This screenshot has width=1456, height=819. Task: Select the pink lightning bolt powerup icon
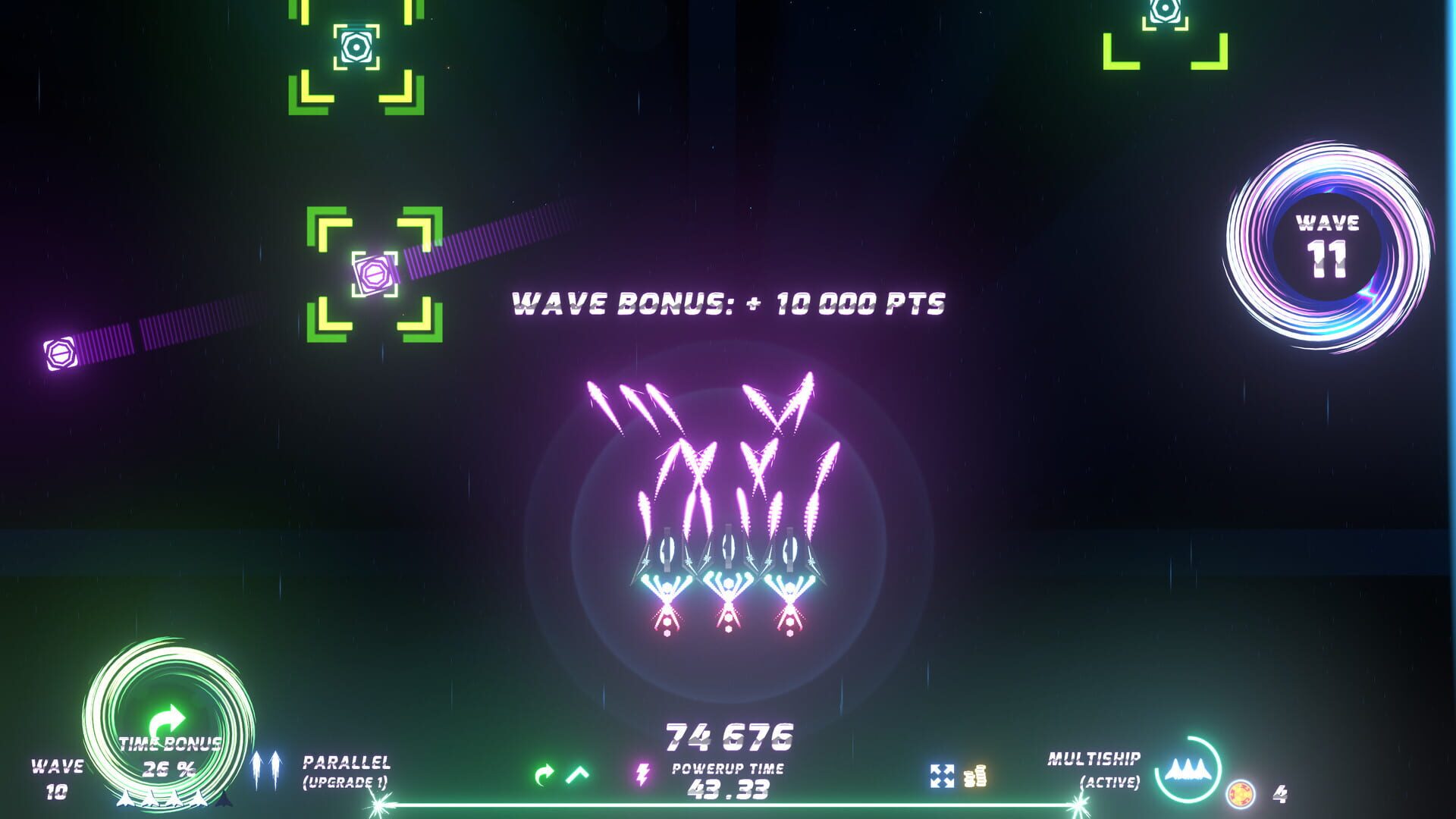pyautogui.click(x=642, y=774)
